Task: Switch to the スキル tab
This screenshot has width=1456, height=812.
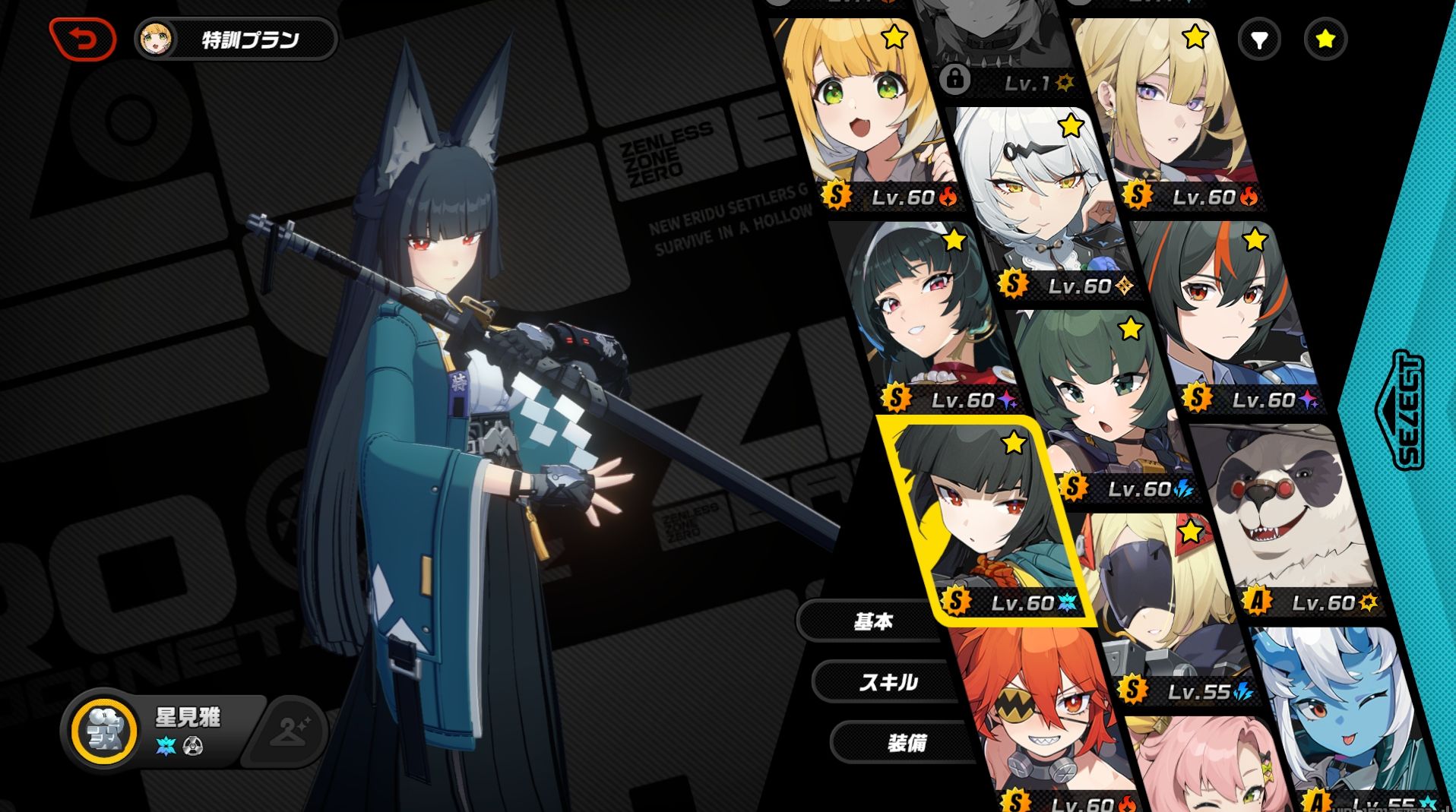Action: [888, 682]
